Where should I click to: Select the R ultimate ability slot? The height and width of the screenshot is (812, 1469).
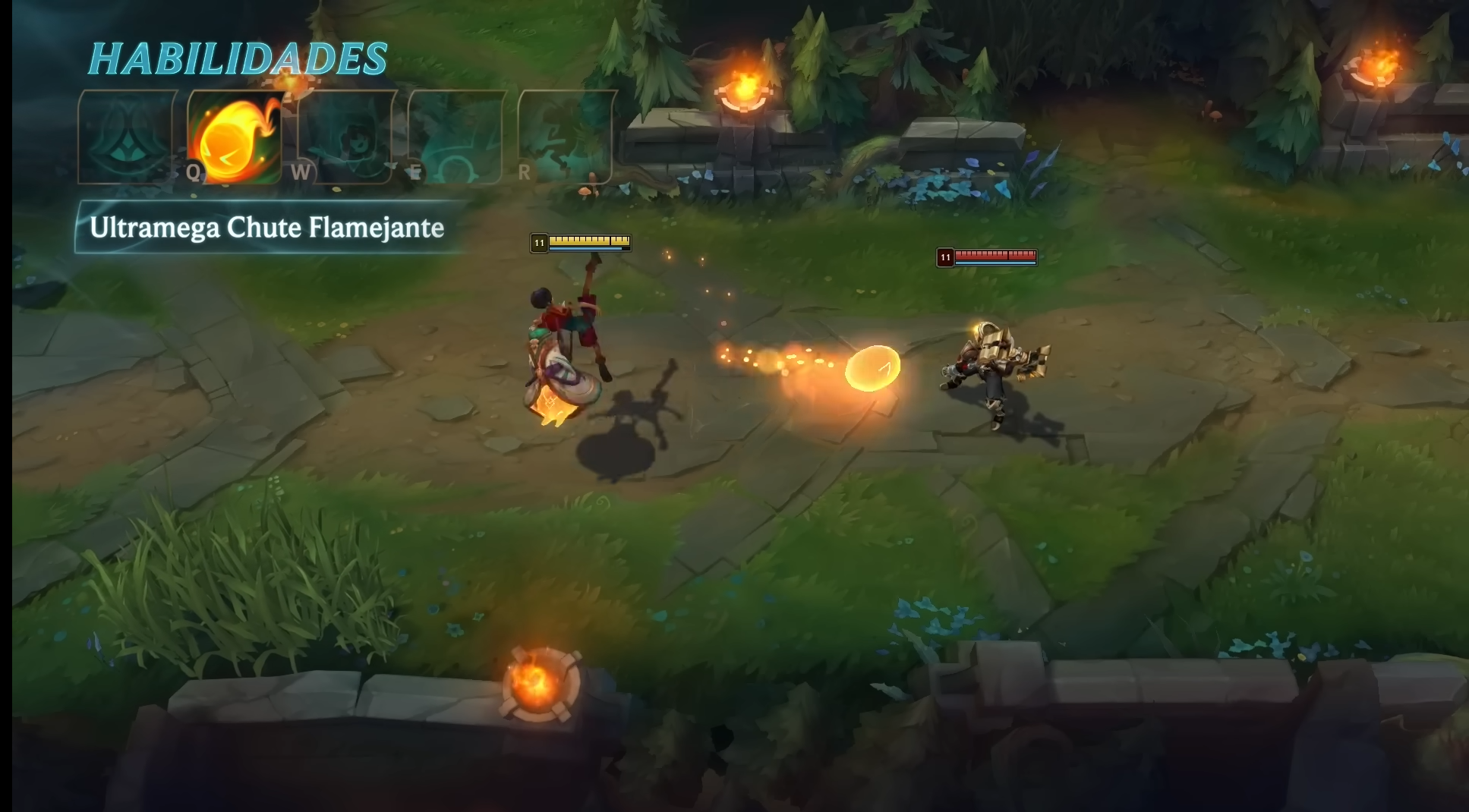(566, 137)
